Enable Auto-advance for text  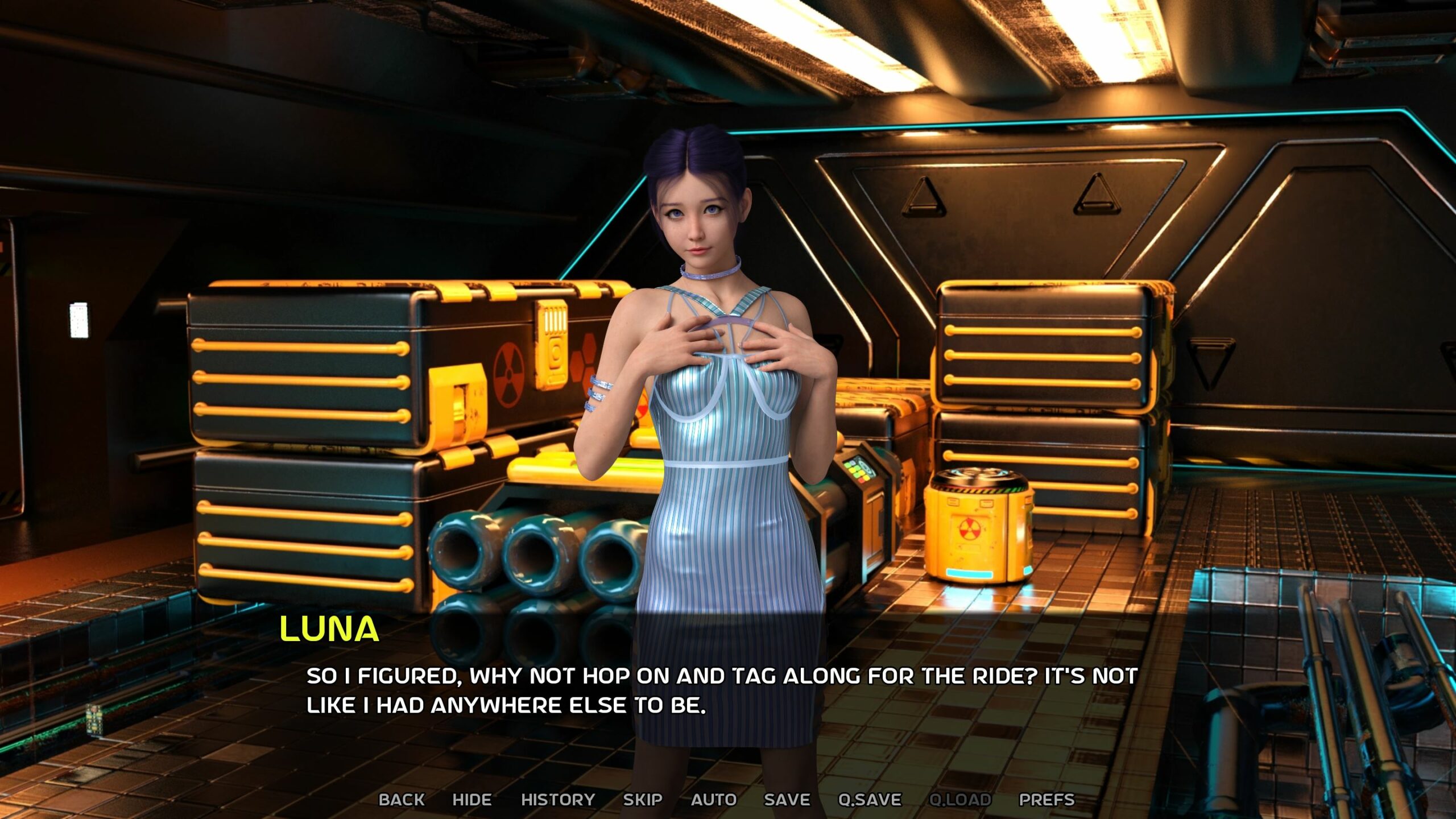[x=713, y=799]
